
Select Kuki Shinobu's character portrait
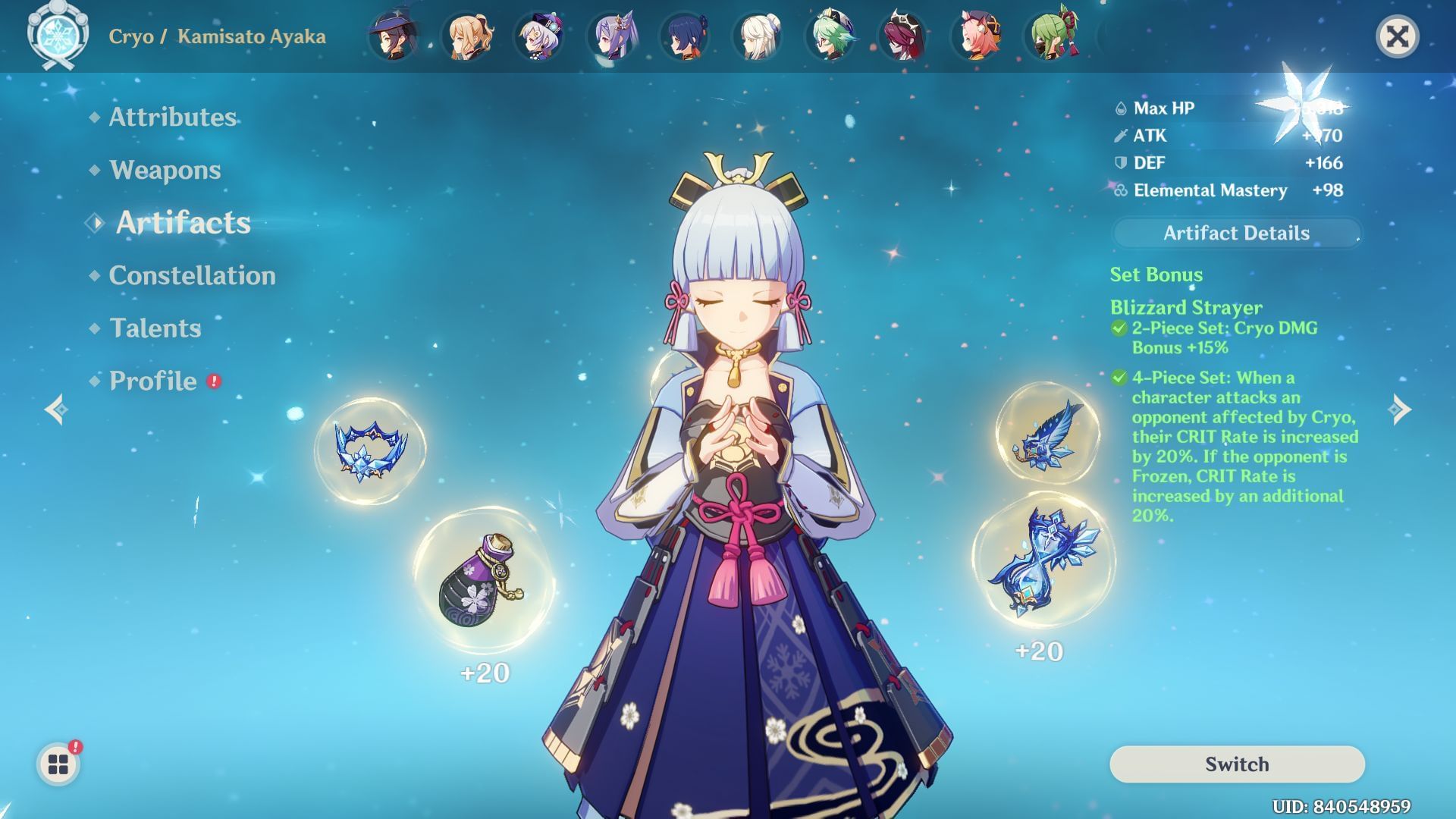pyautogui.click(x=1053, y=36)
